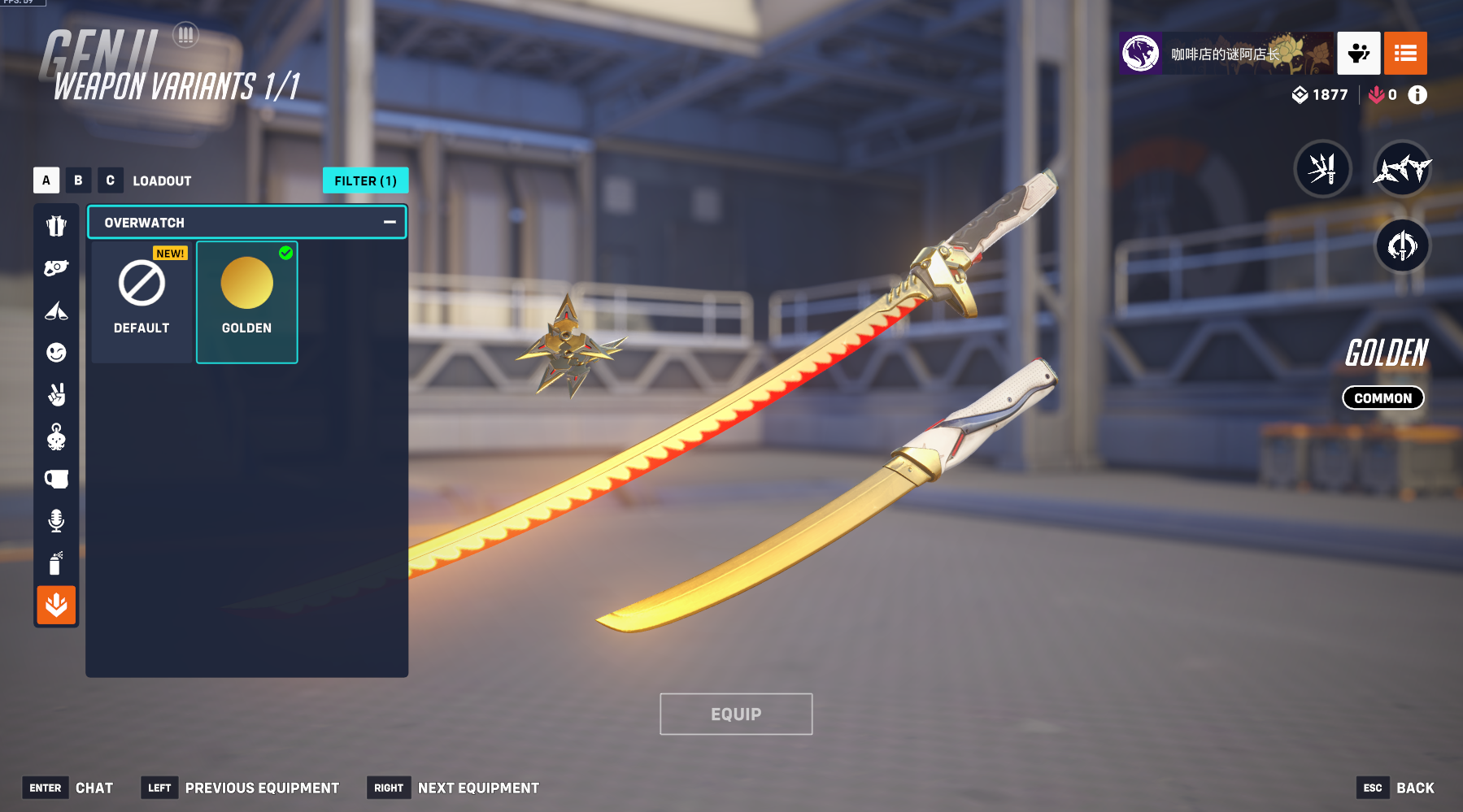Select loadout A
This screenshot has width=1463, height=812.
click(x=46, y=180)
